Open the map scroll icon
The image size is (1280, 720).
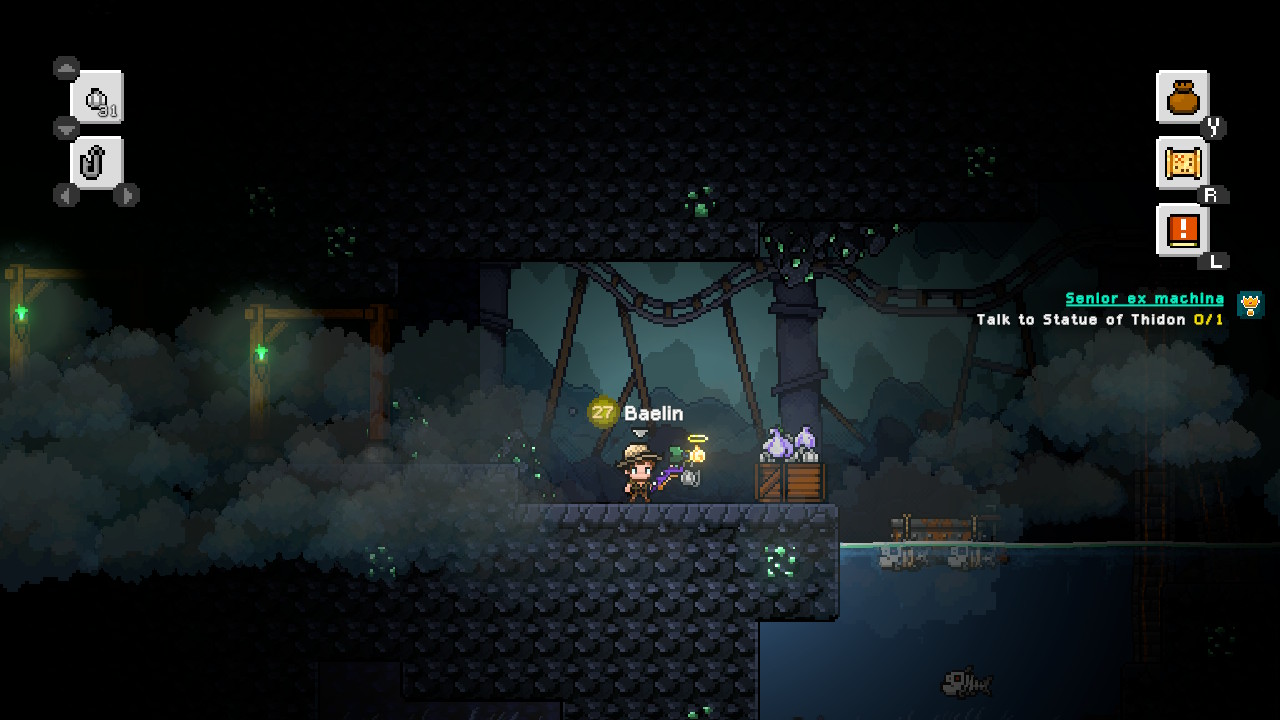click(x=1182, y=162)
